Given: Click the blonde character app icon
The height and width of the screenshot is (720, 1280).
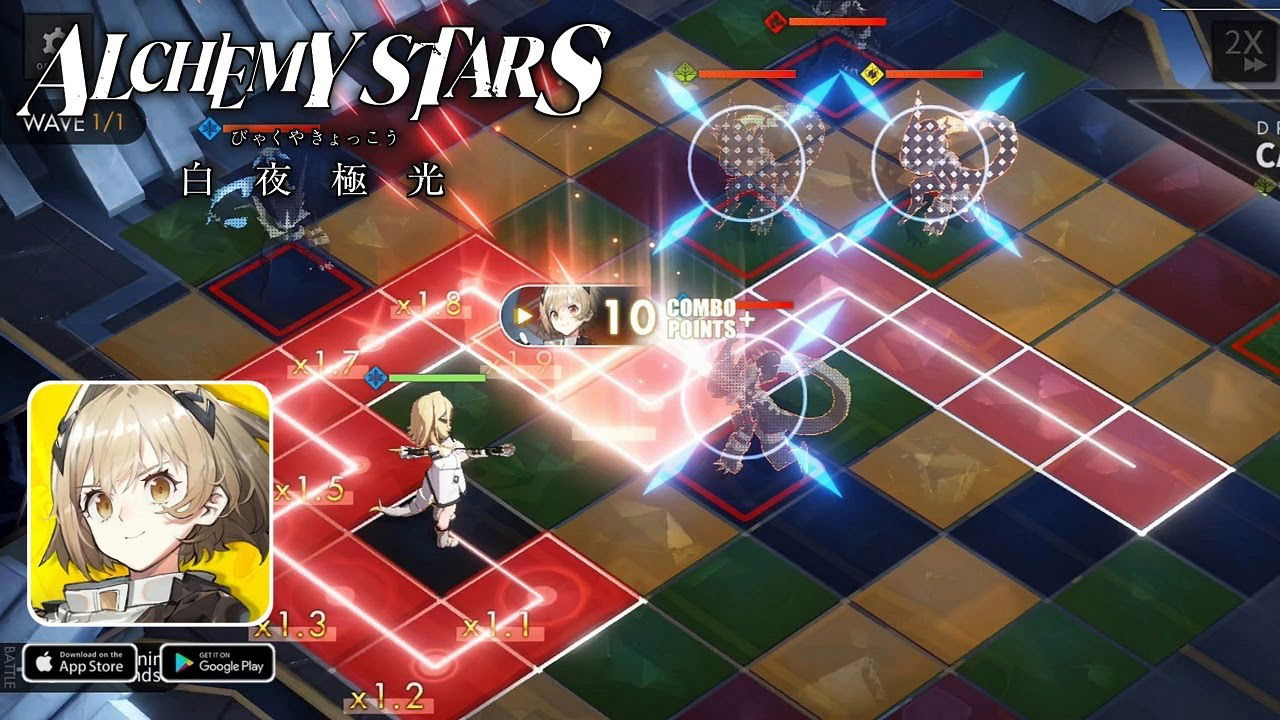Looking at the screenshot, I should [x=150, y=503].
